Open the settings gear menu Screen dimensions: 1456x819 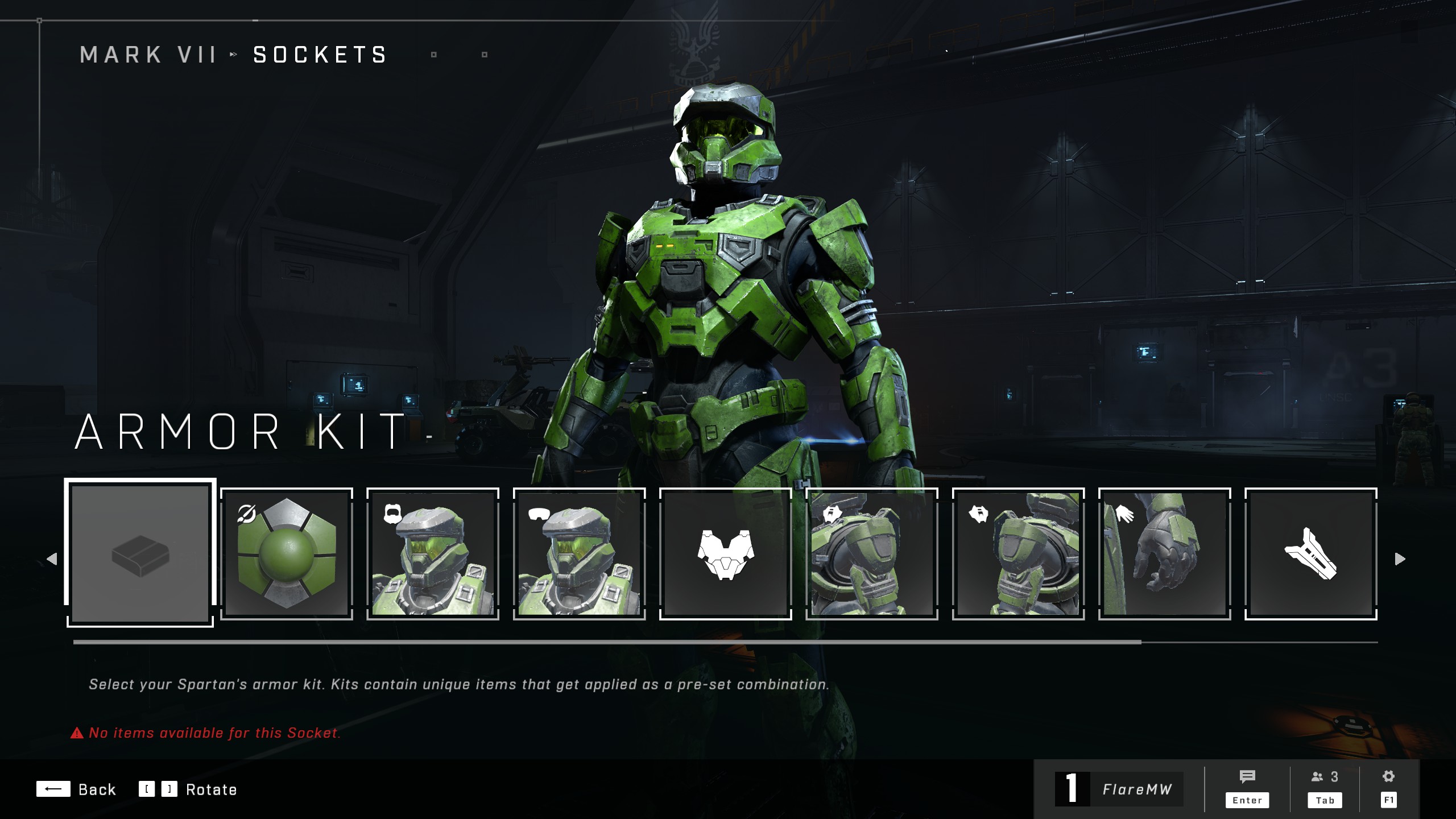pos(1388,788)
